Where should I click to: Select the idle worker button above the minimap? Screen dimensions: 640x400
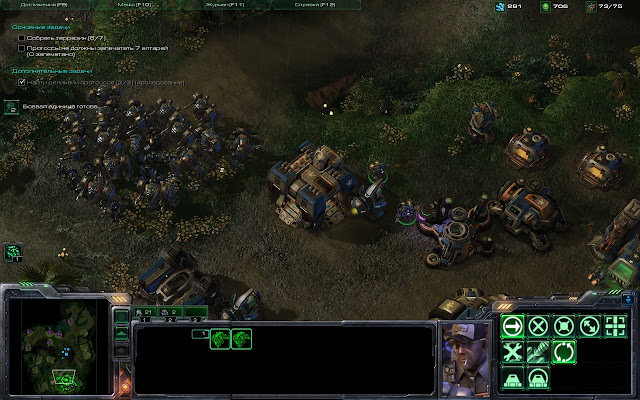[13, 251]
